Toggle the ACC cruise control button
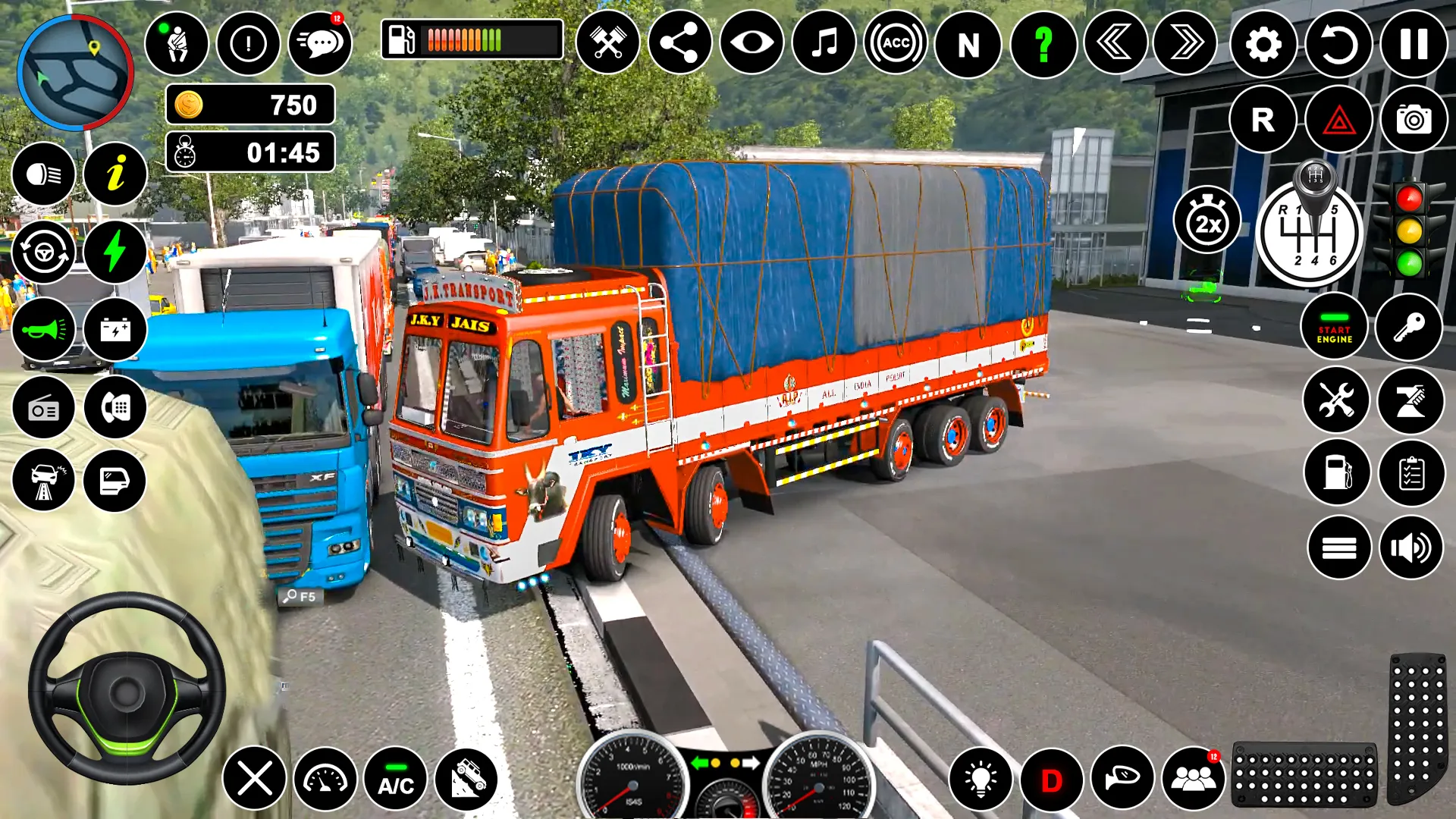The image size is (1456, 819). [896, 43]
